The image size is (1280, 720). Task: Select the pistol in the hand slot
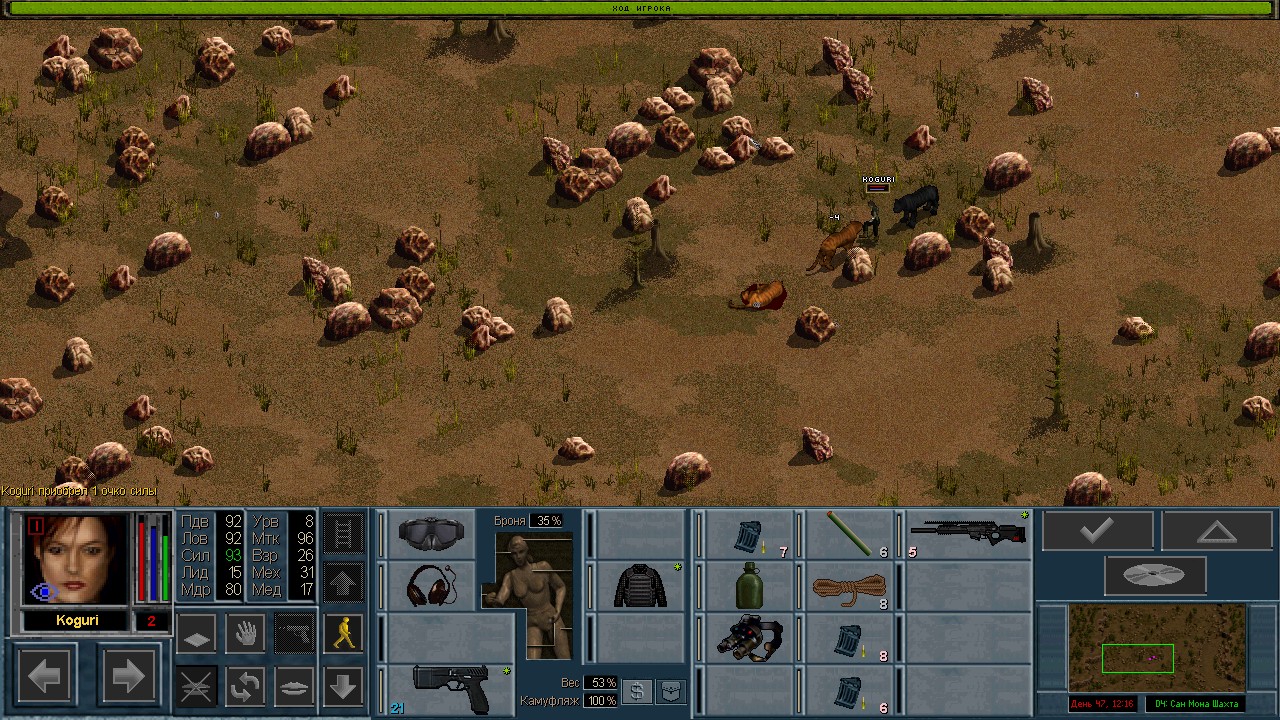[x=450, y=688]
